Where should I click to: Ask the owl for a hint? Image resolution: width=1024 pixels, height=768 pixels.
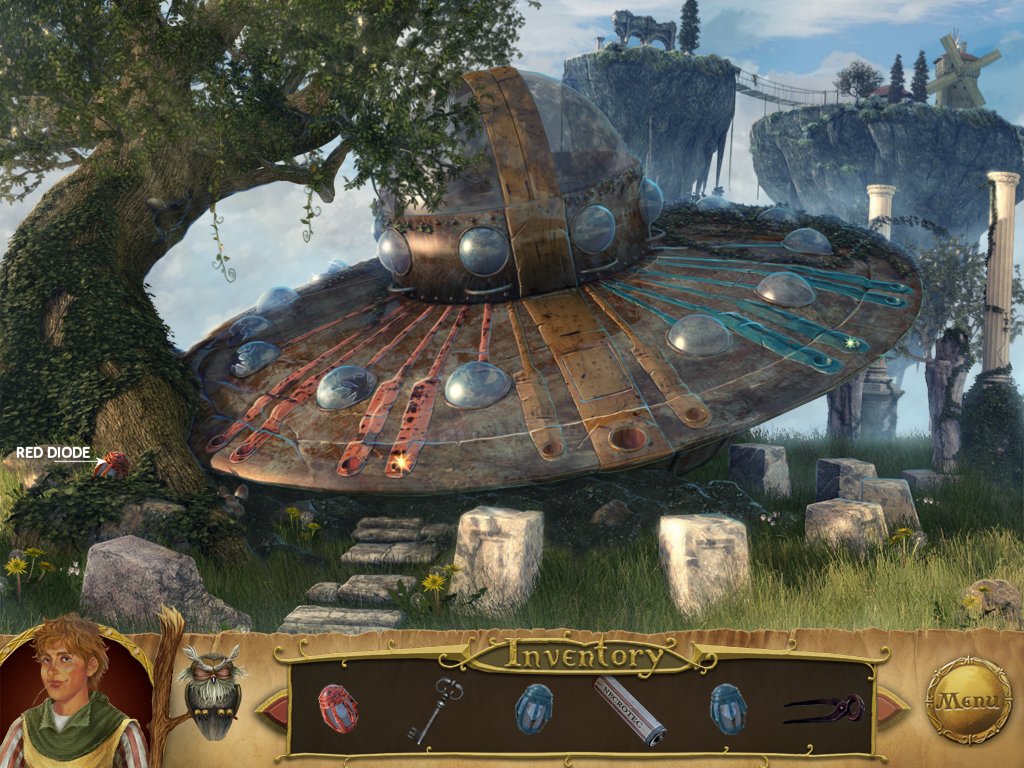pyautogui.click(x=210, y=692)
